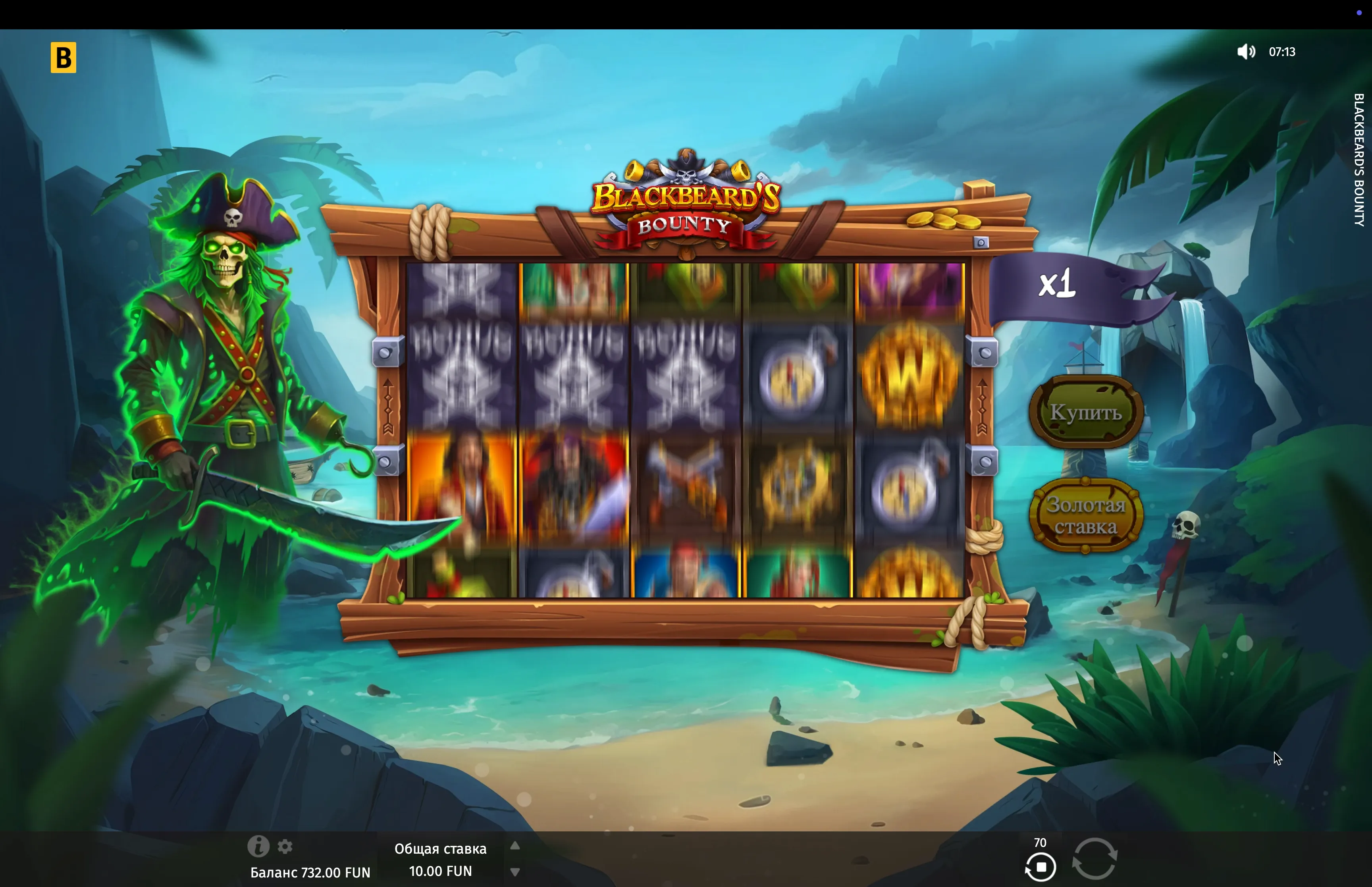Screen dimensions: 1372x887
Task: Click the yellow B logo
Action: 64,58
